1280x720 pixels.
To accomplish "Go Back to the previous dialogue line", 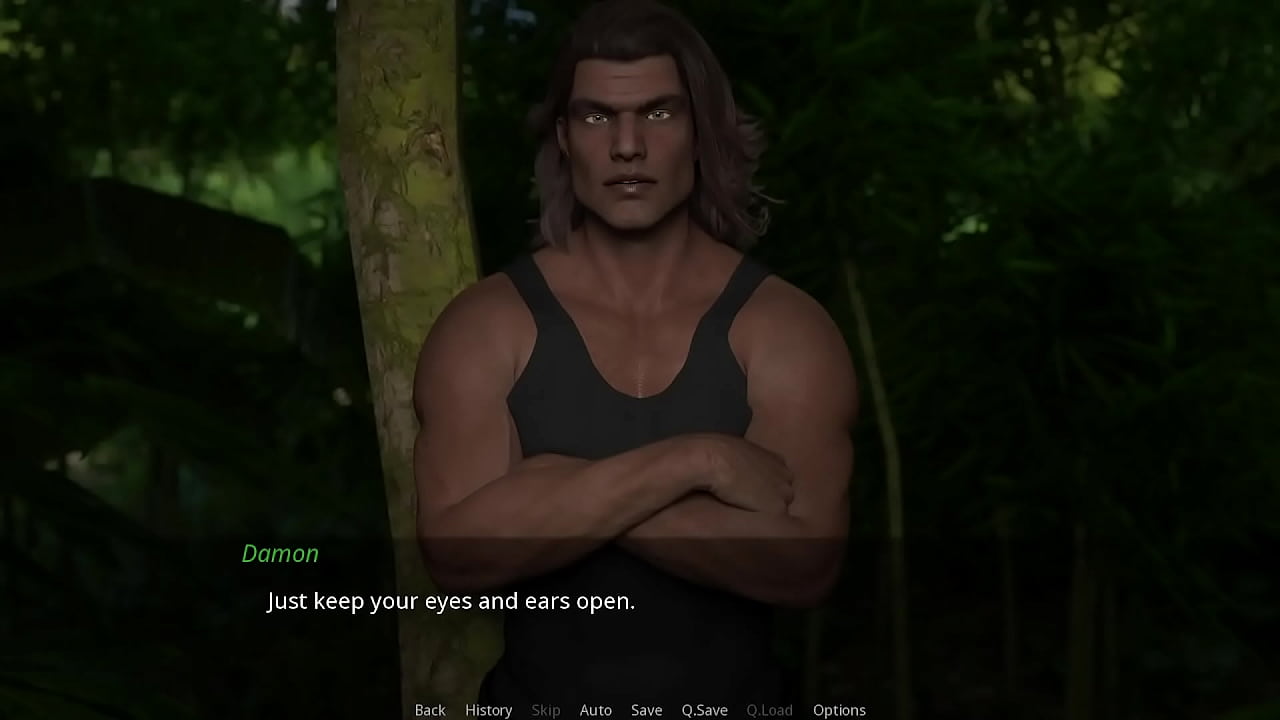I will tap(430, 710).
